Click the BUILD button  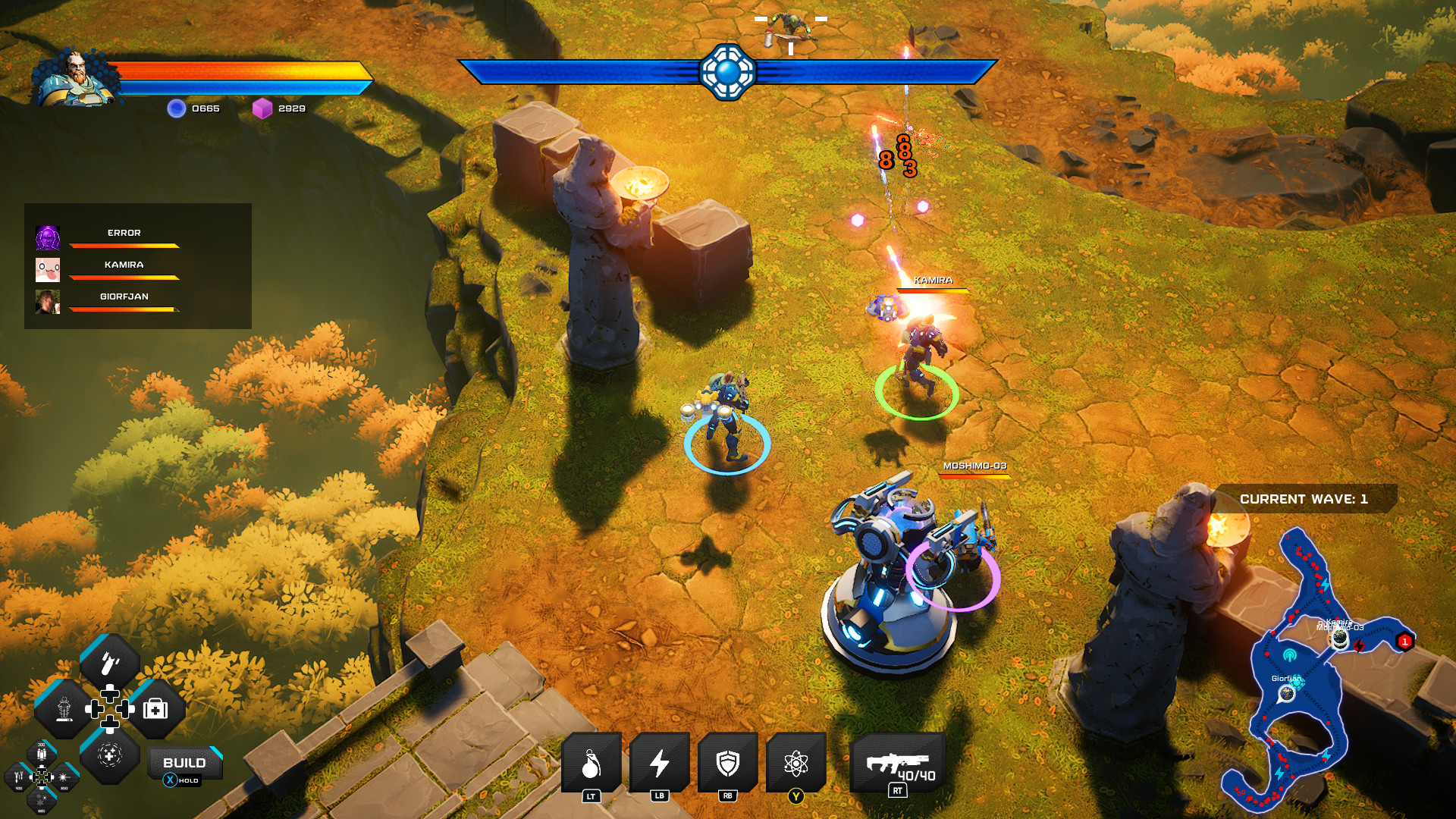coord(184,763)
